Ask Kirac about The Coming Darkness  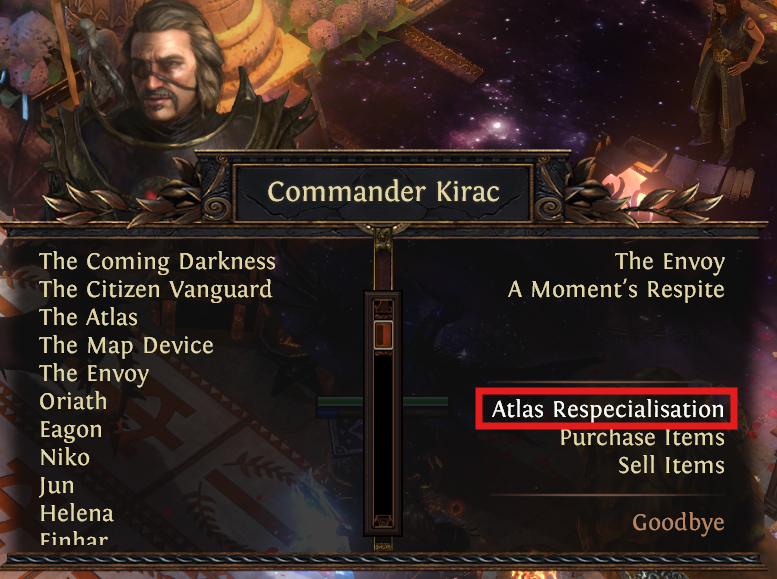click(x=157, y=262)
